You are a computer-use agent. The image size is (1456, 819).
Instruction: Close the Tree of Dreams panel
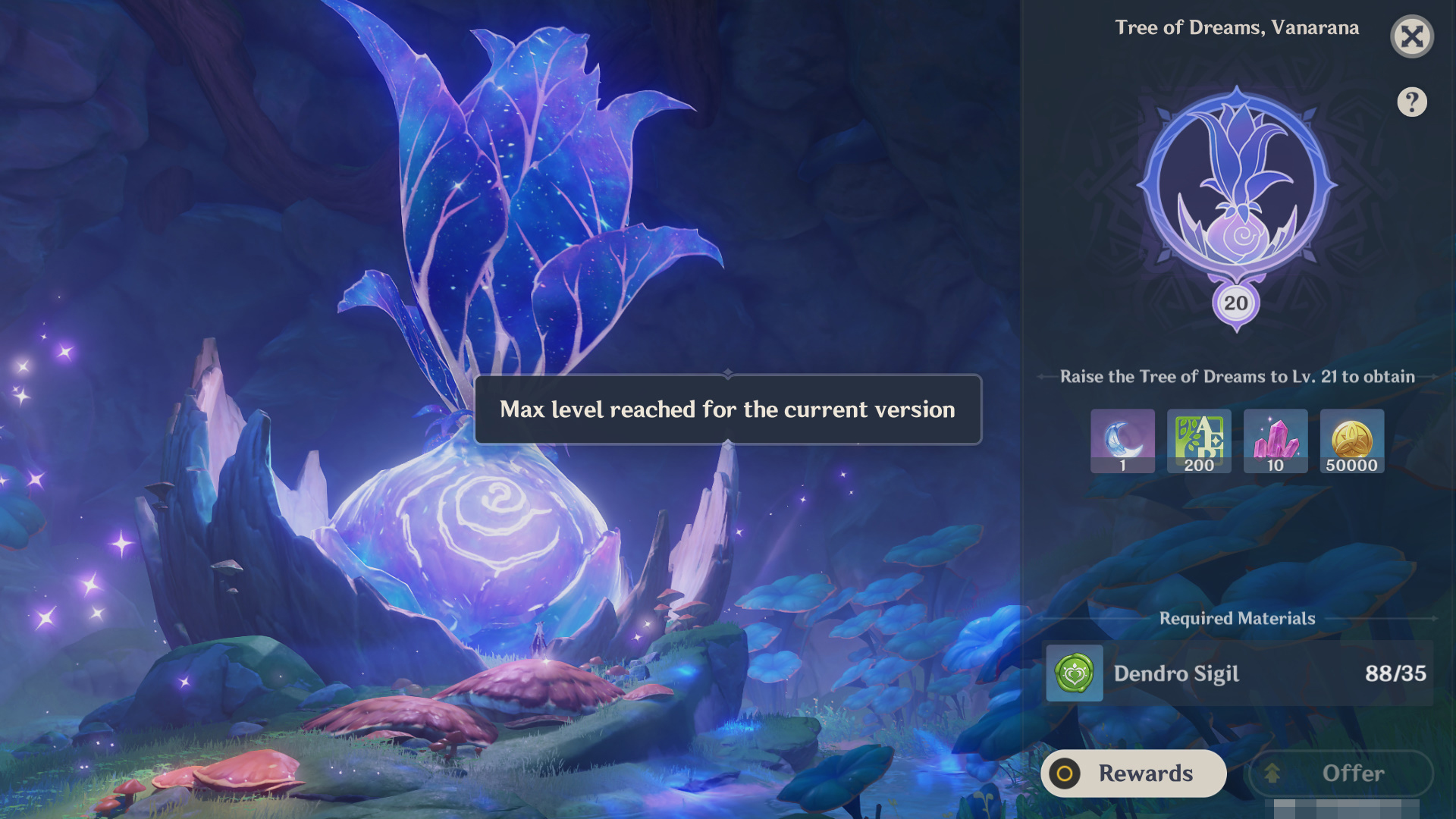tap(1411, 36)
